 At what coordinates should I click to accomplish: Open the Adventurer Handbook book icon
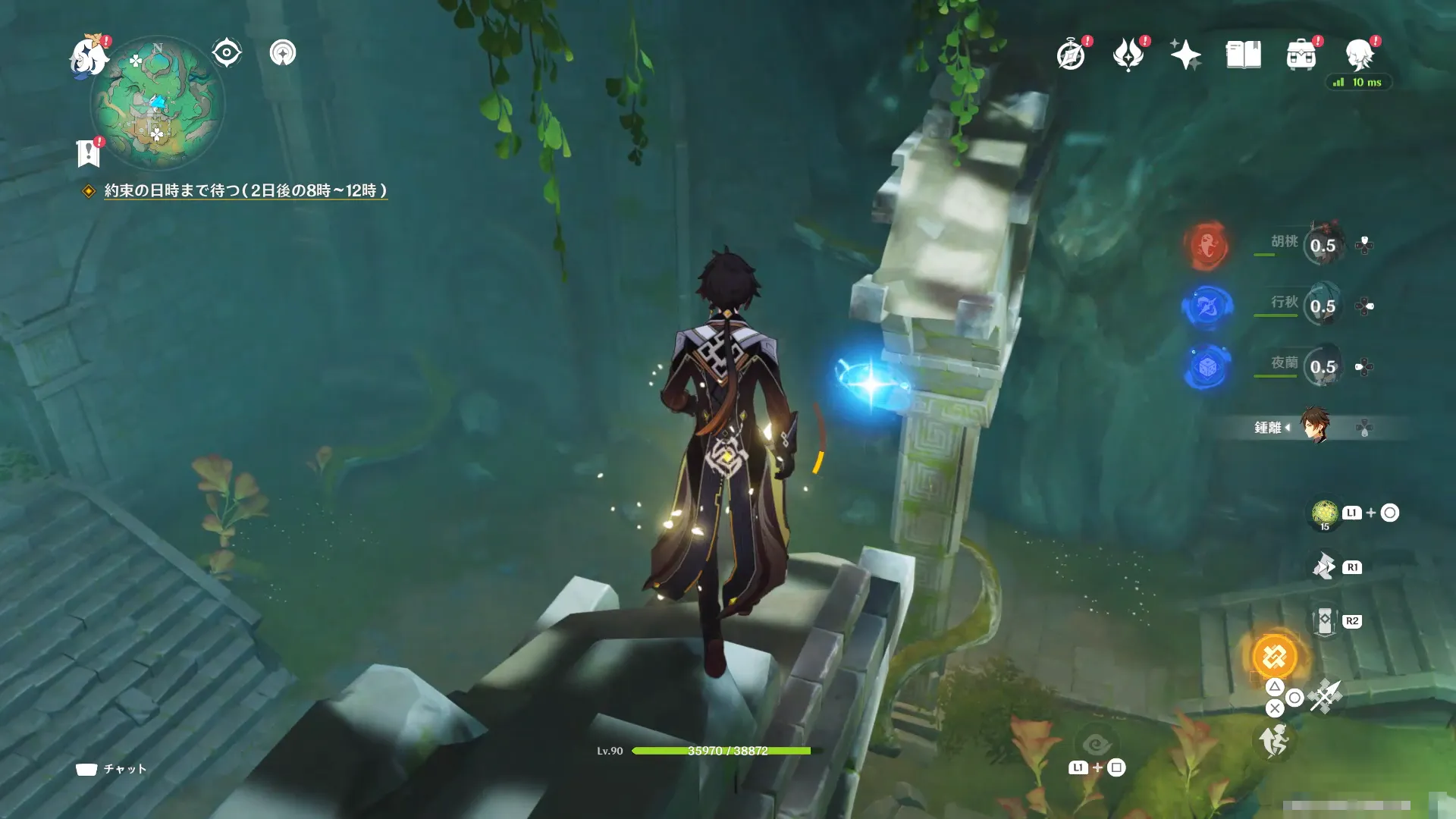1243,55
